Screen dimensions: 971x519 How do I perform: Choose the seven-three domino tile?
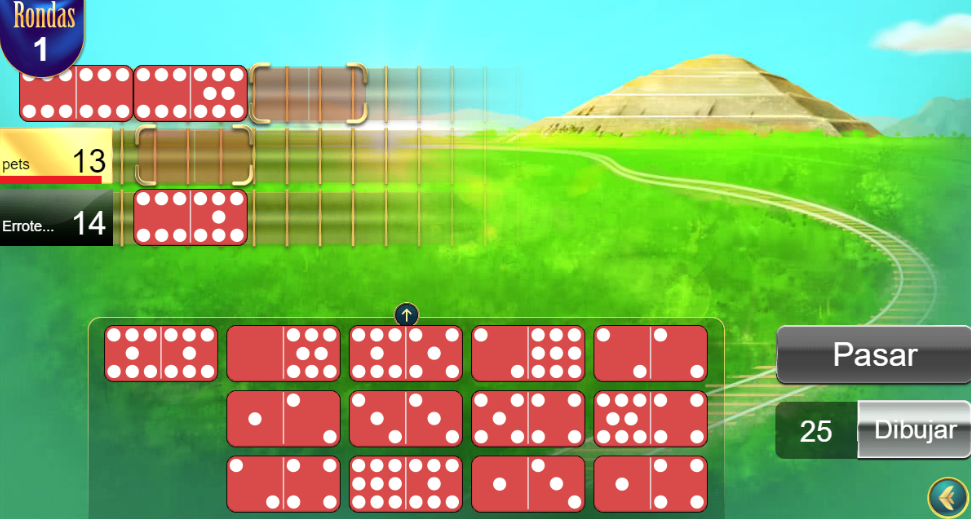pyautogui.click(x=406, y=354)
